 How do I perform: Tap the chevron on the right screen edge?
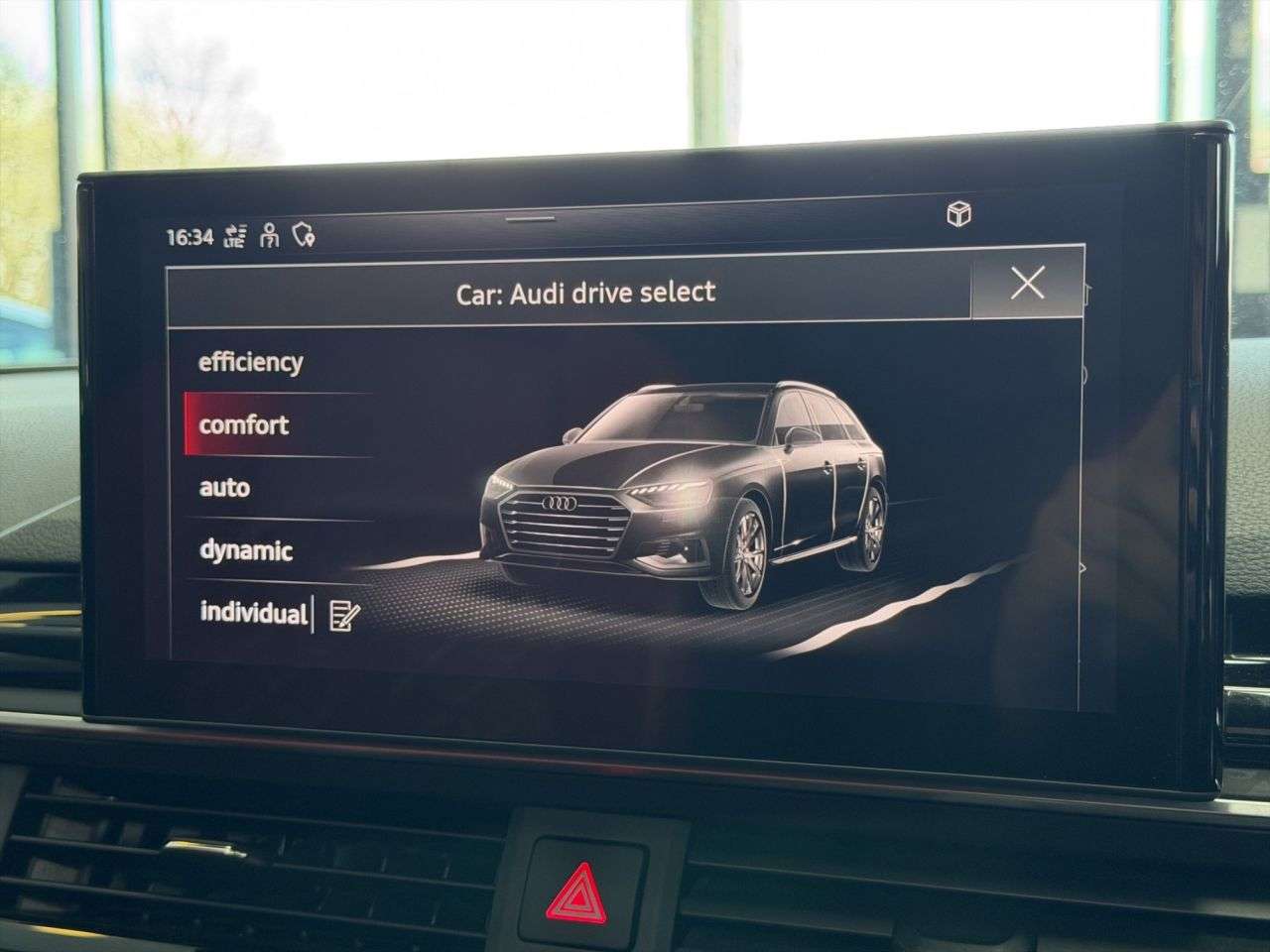[x=1081, y=567]
